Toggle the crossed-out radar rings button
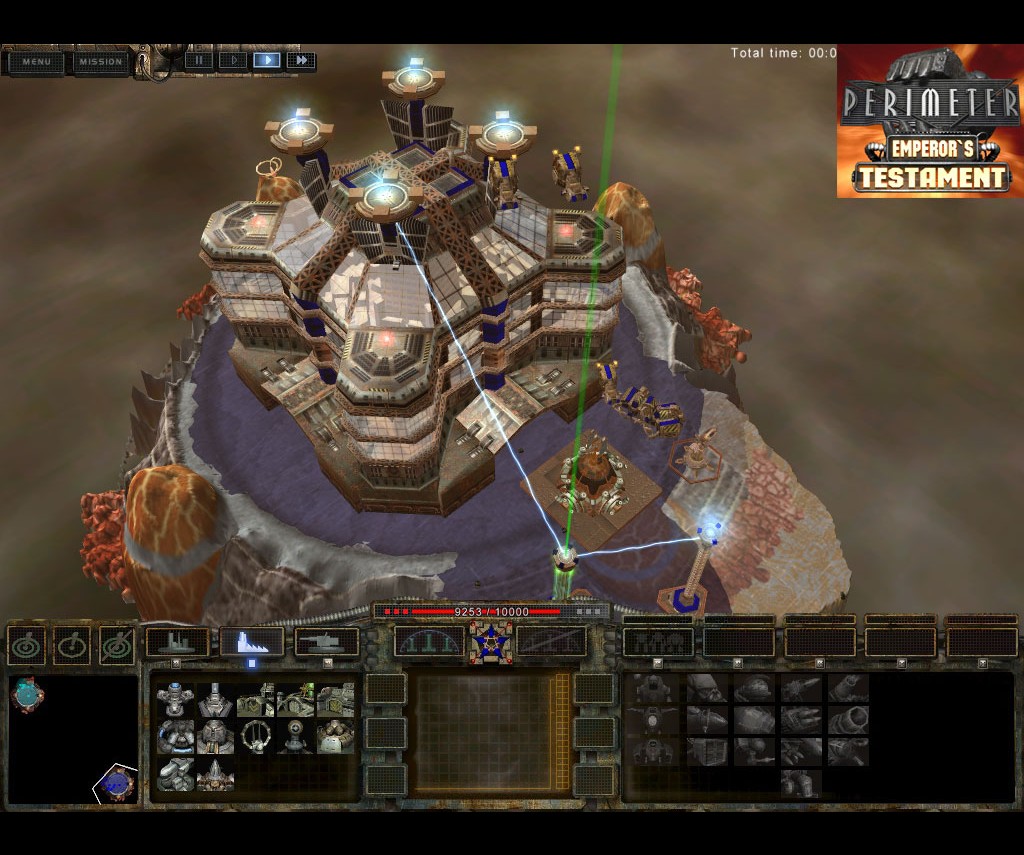Screen dimensions: 1024x855 click(x=117, y=645)
